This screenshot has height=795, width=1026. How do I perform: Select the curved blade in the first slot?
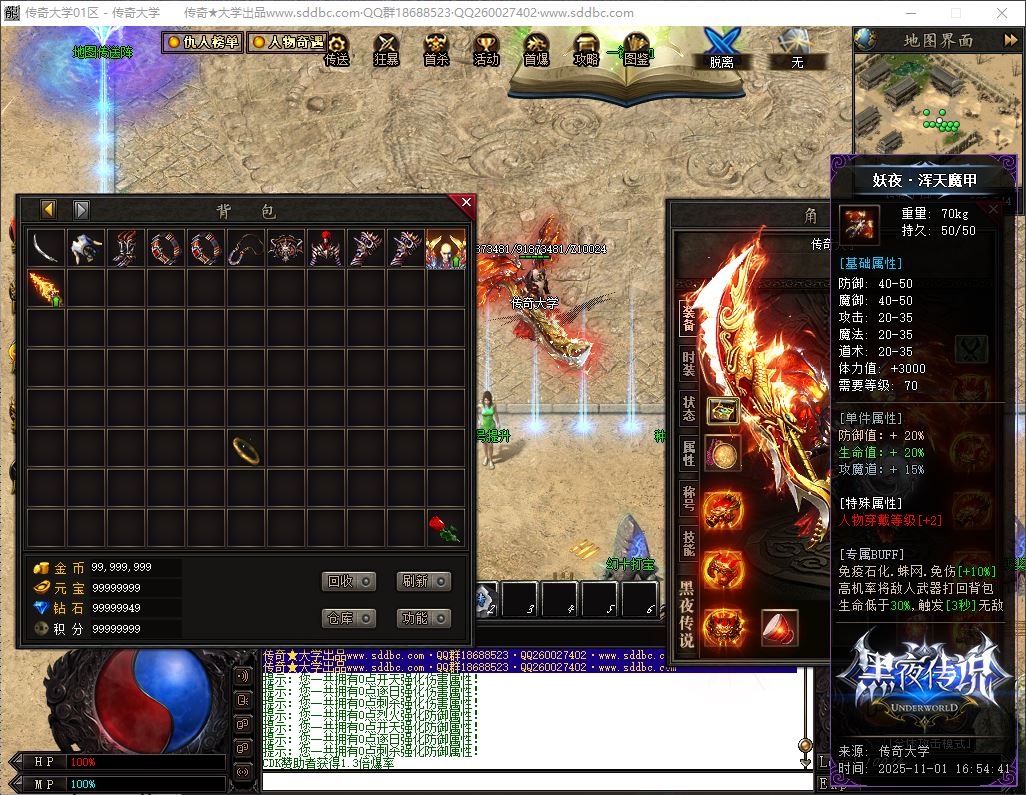coord(46,249)
